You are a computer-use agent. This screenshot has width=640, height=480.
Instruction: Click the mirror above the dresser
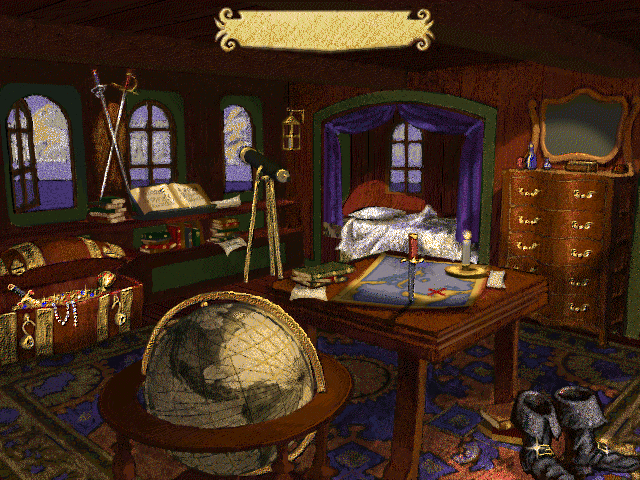pyautogui.click(x=582, y=127)
